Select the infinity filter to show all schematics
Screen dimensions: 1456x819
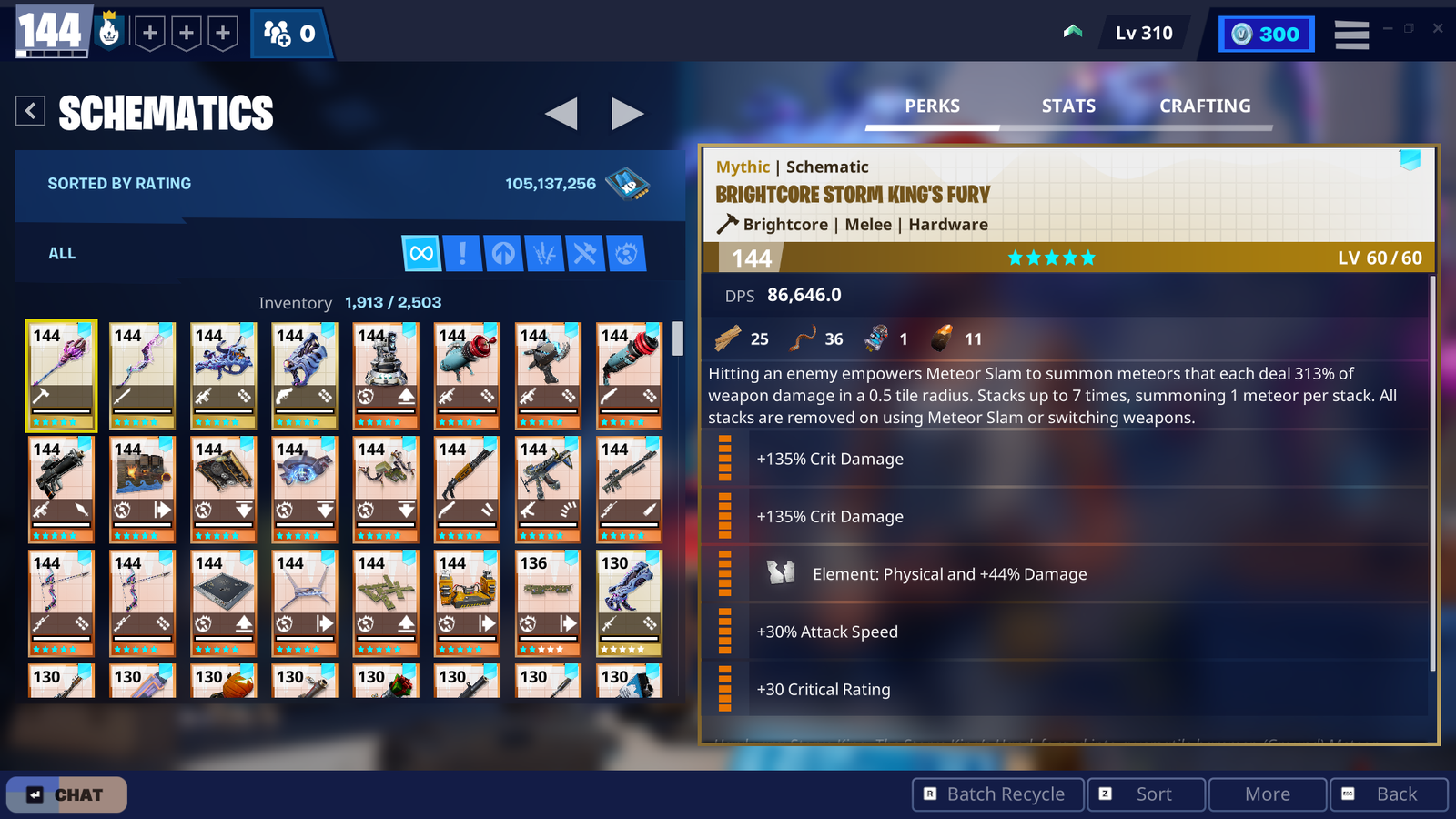420,253
